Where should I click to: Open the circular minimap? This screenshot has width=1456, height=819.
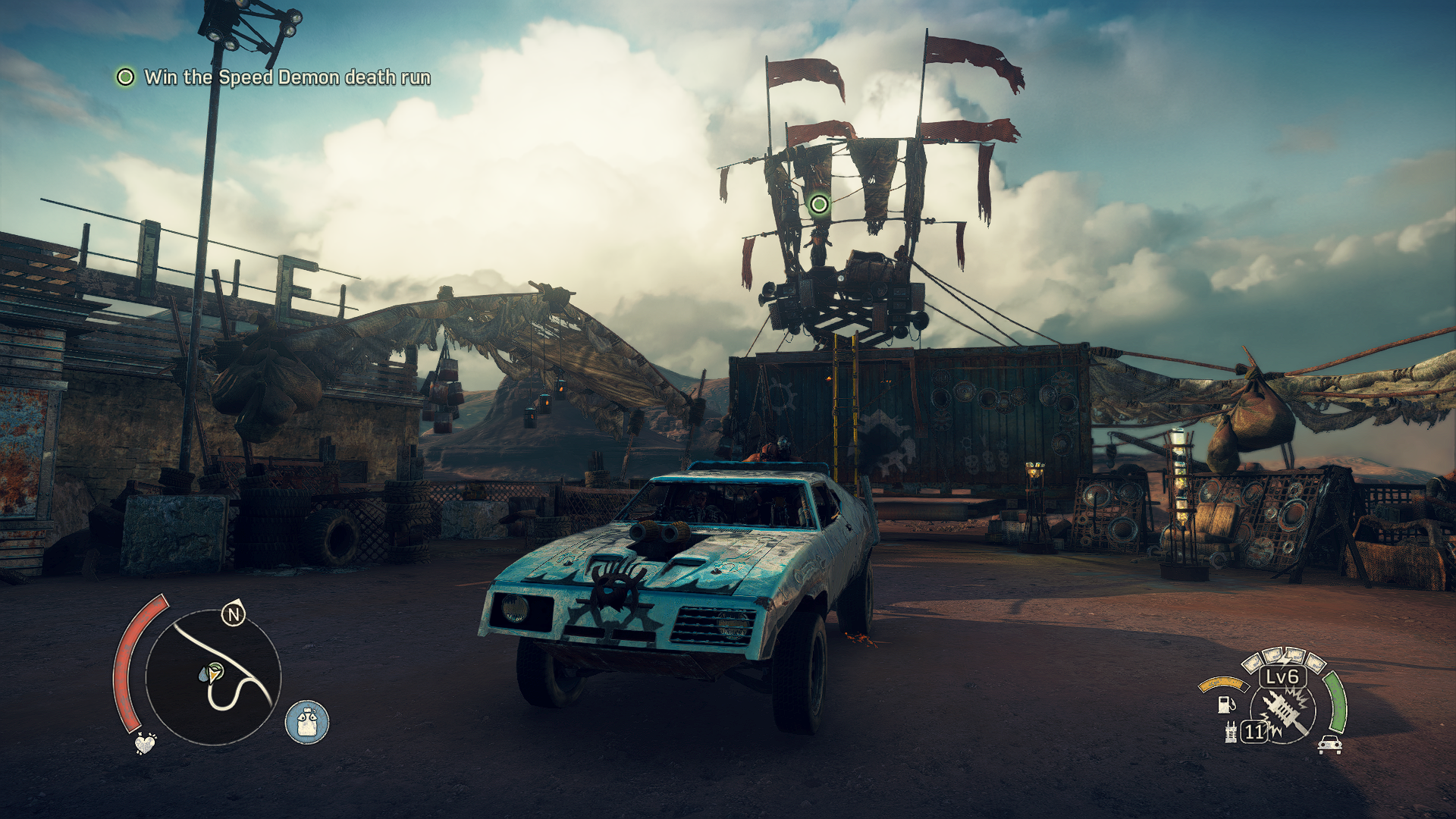tap(213, 678)
